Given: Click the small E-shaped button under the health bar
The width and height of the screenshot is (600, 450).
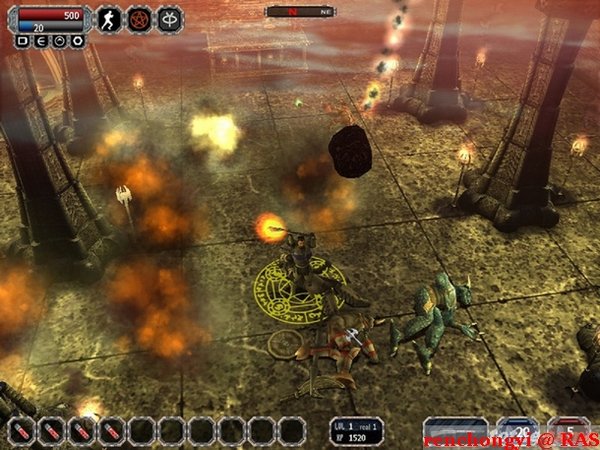Looking at the screenshot, I should (40, 42).
